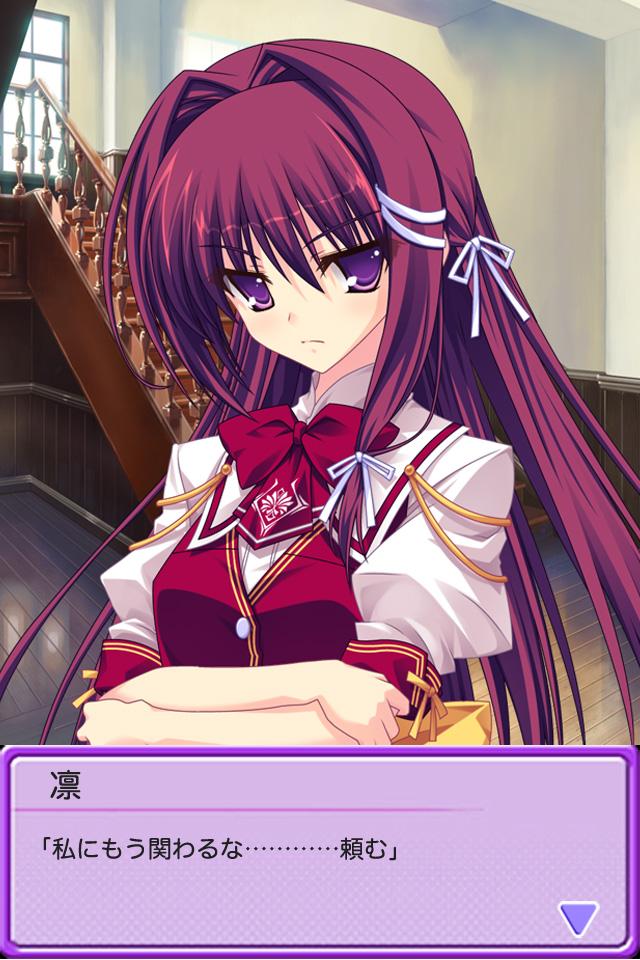
Task: Click the purple down-arrow to advance dialogue
Action: pyautogui.click(x=578, y=917)
